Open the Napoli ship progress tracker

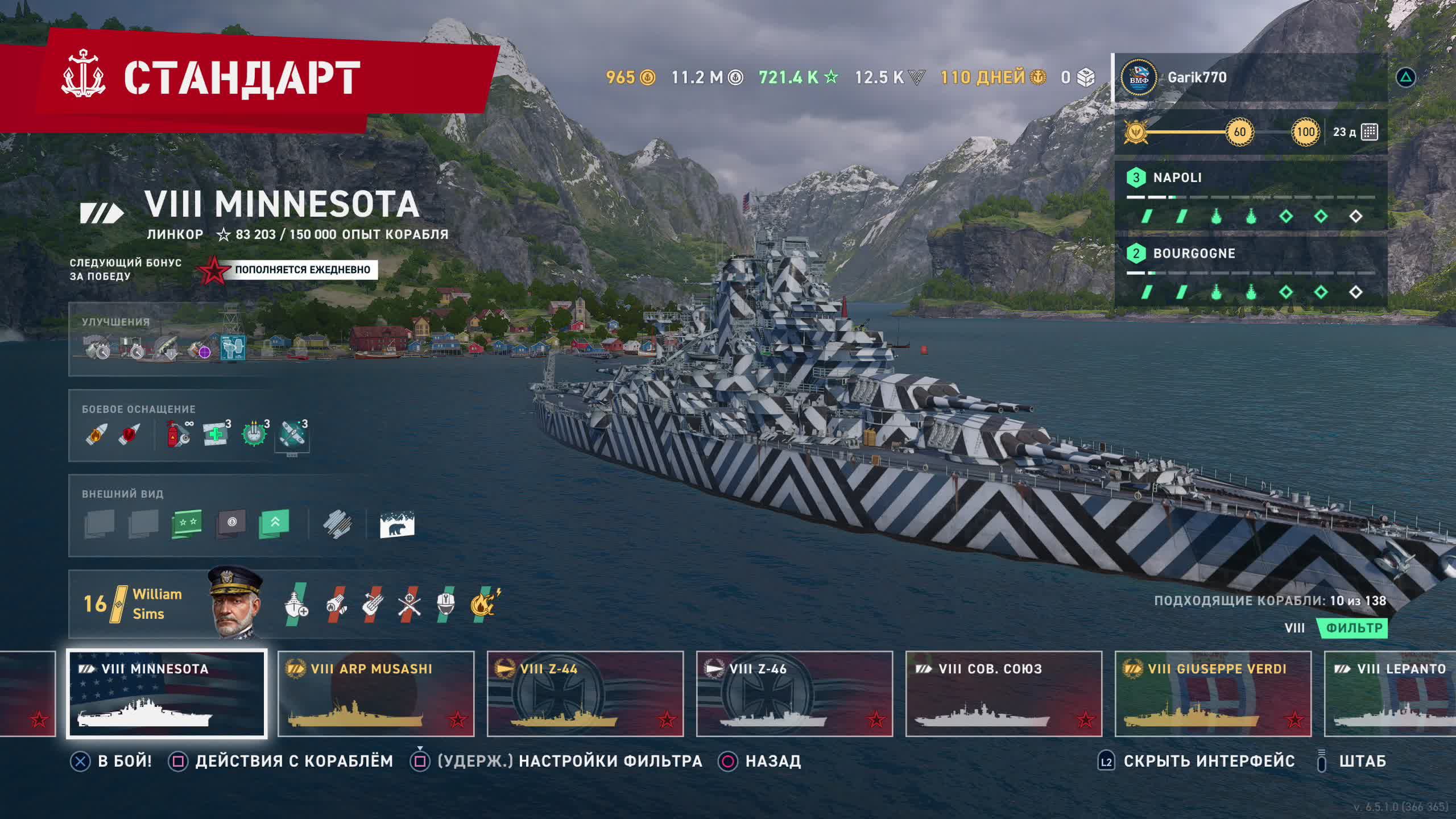(1250, 196)
